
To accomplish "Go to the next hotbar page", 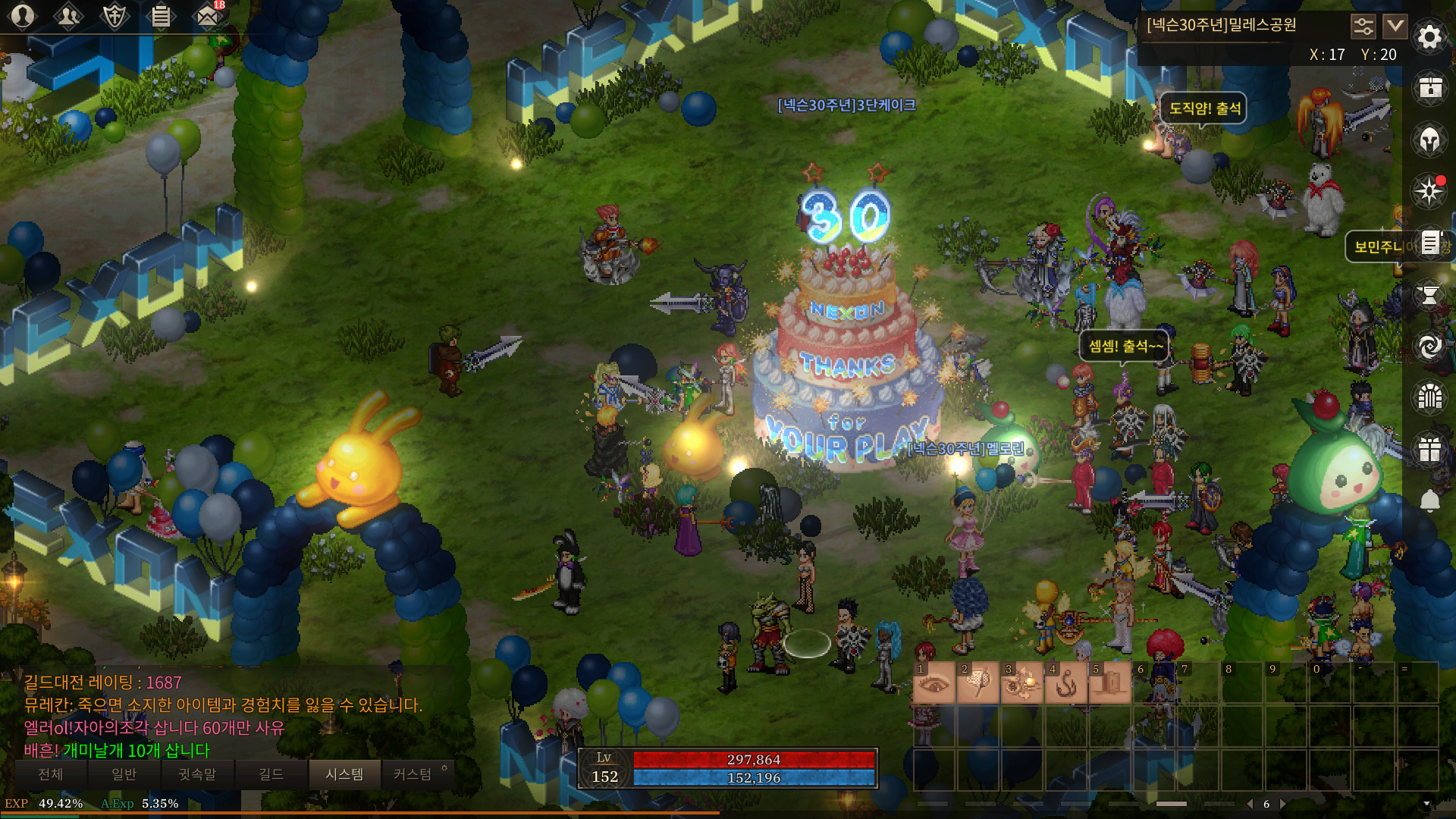I will click(x=1283, y=804).
